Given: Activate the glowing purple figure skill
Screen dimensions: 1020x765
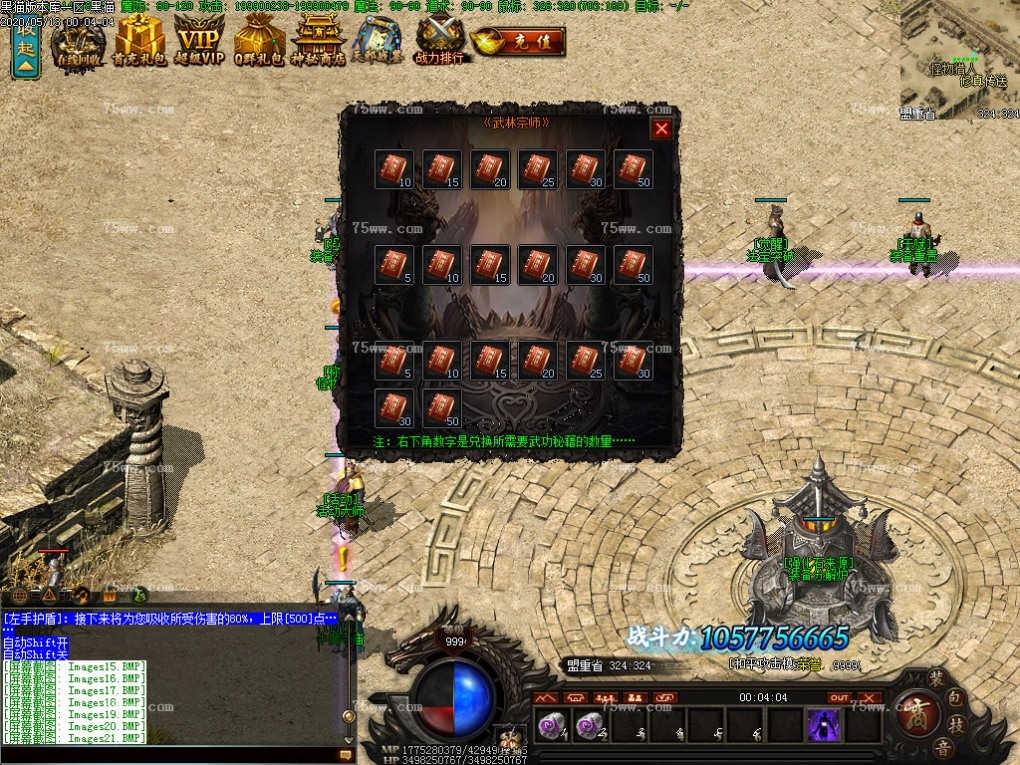Looking at the screenshot, I should [x=824, y=725].
